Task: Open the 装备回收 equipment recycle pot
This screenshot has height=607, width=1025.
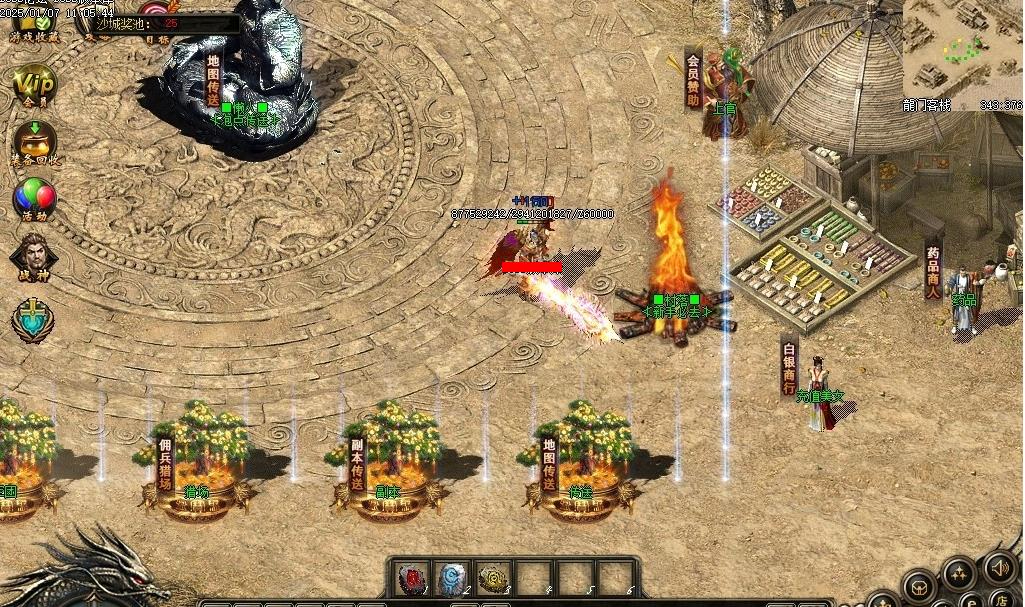Action: [34, 141]
